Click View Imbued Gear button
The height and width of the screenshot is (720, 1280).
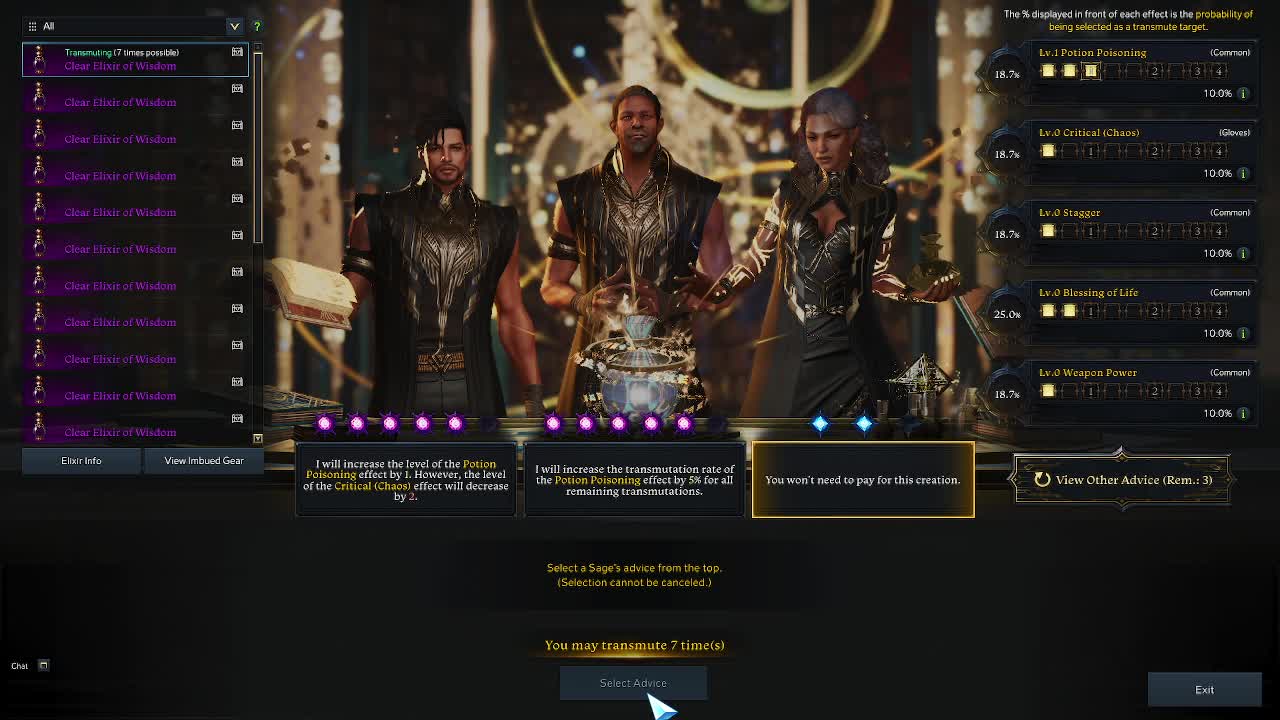204,461
